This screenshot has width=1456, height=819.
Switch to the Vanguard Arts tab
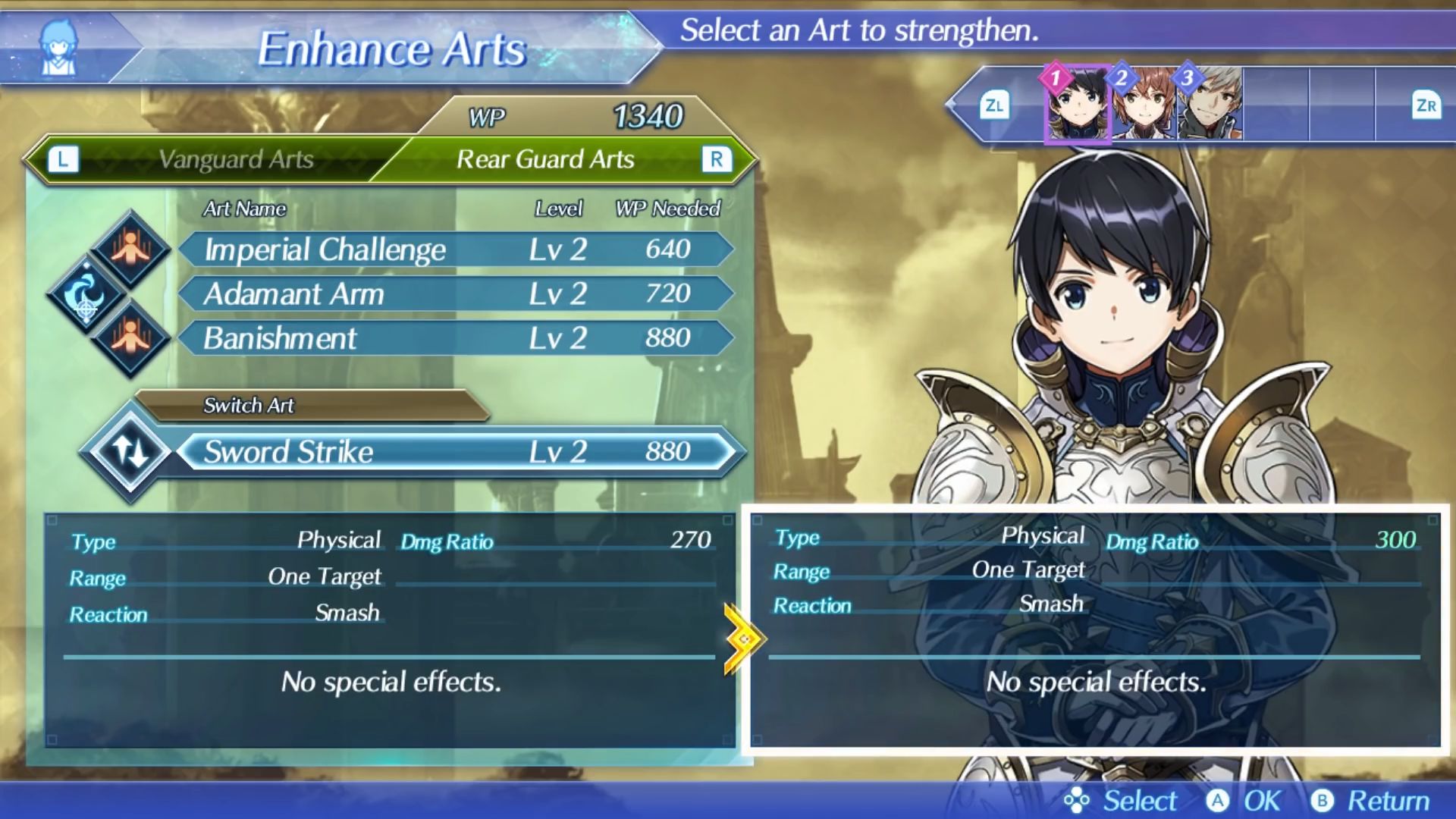pos(235,159)
